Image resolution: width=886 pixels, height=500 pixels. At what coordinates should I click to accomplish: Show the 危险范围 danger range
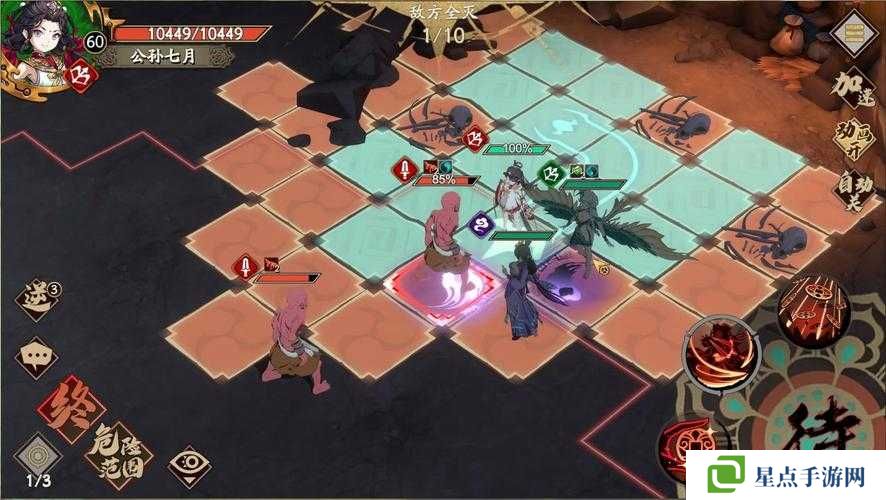119,450
